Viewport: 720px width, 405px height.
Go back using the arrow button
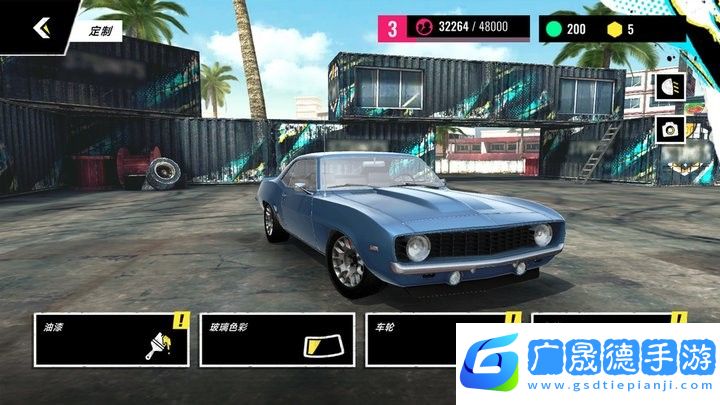tap(41, 27)
